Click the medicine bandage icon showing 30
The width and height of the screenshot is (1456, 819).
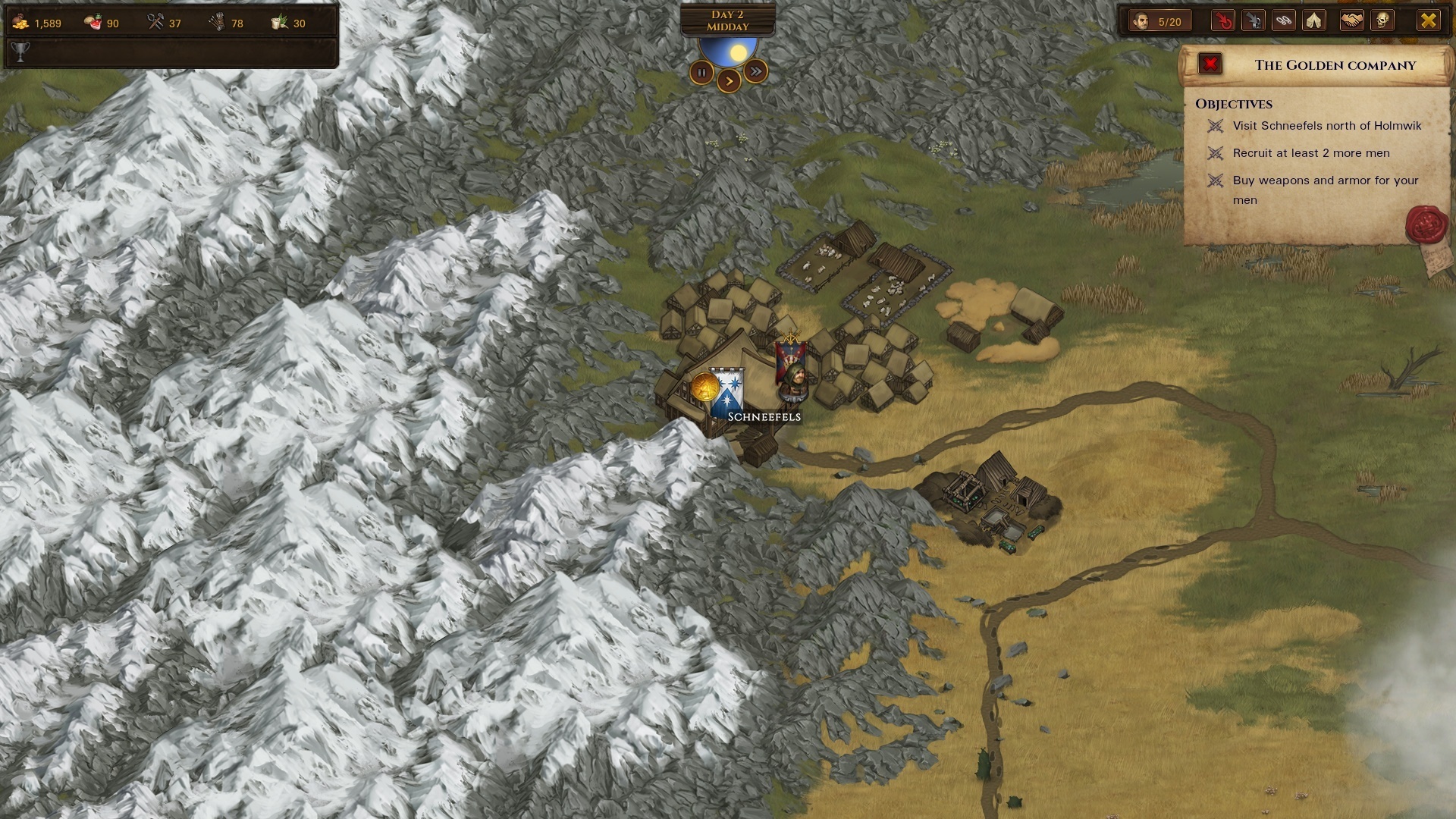pyautogui.click(x=279, y=22)
